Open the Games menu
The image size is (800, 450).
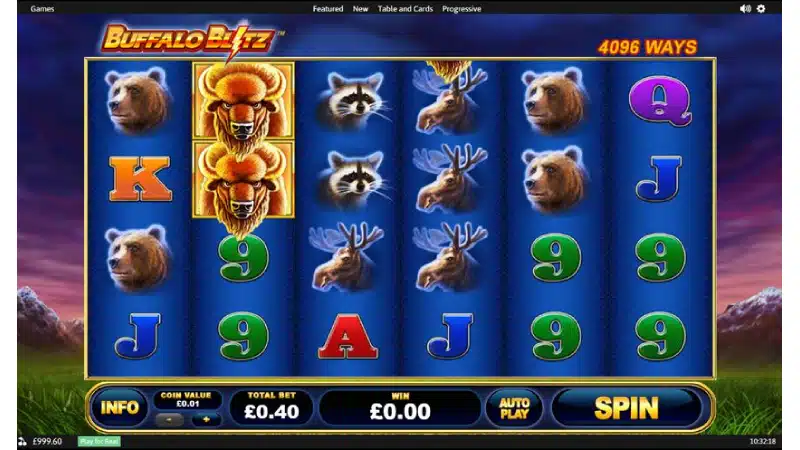click(42, 9)
